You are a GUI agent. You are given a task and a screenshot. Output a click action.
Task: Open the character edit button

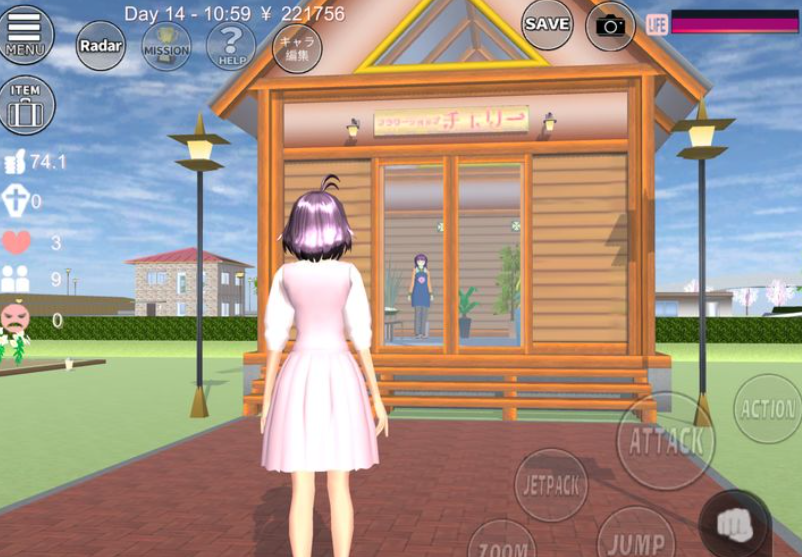pos(297,47)
